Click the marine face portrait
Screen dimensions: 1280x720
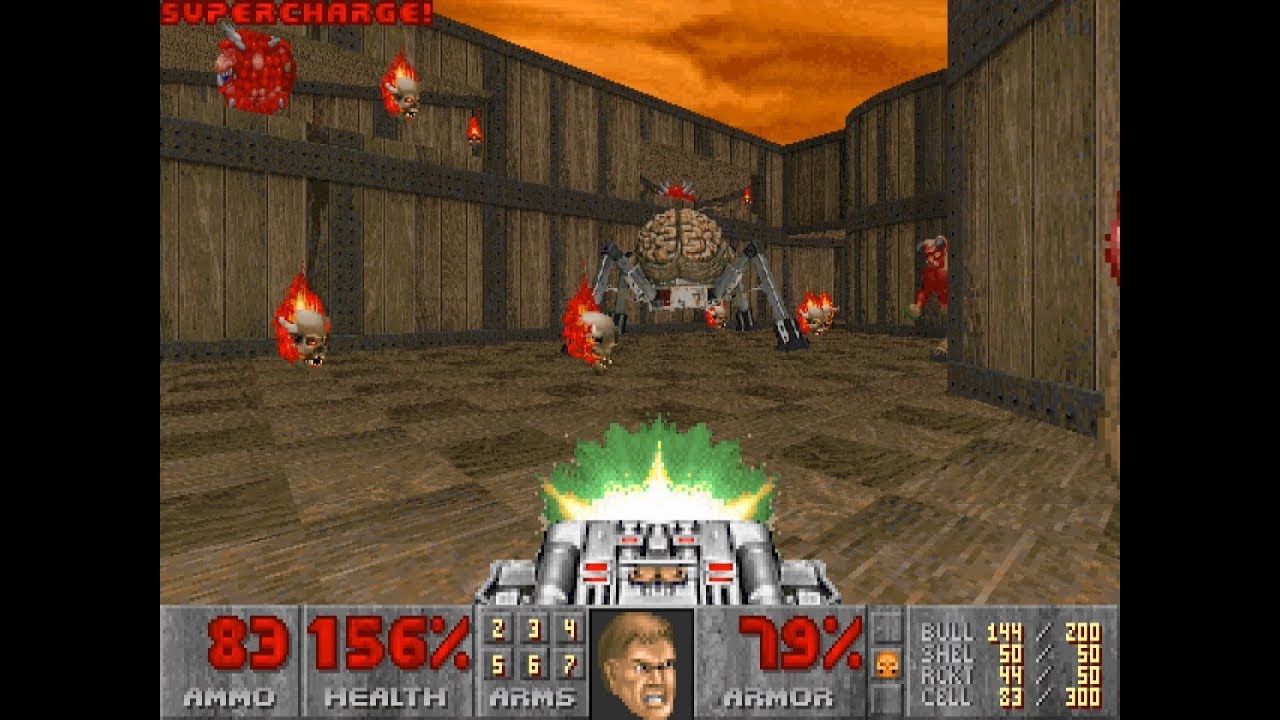pos(642,663)
